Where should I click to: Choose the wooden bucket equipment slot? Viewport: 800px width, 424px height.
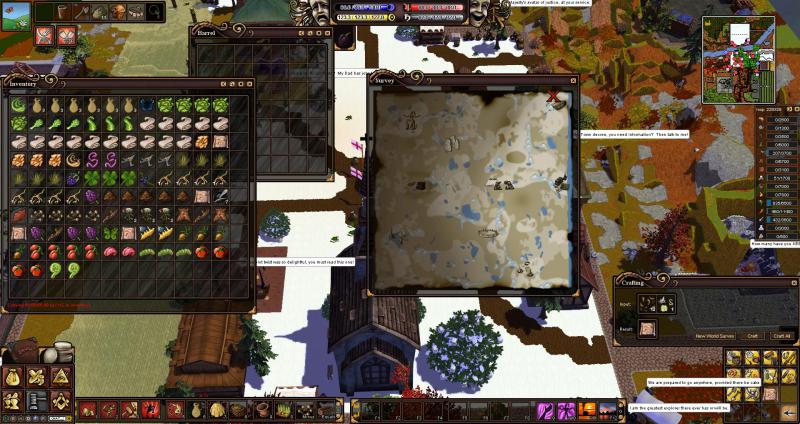(62, 12)
